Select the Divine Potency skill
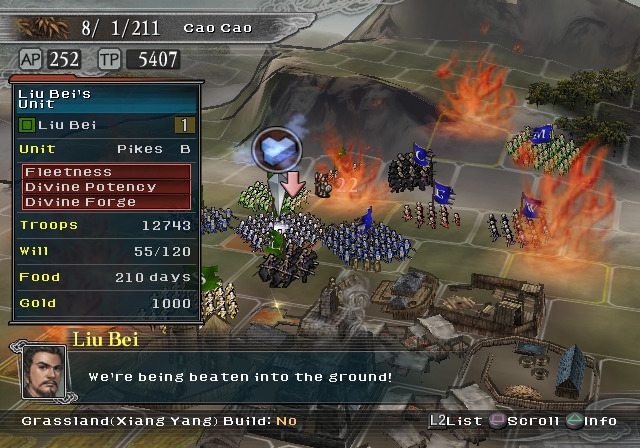The image size is (640, 448). (x=107, y=187)
